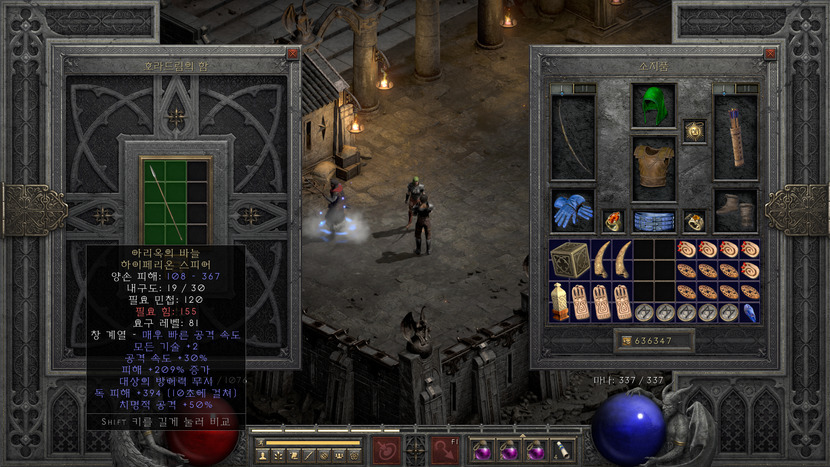Select the lantern-shaped item in the inventory
Screen dimensions: 830x467
(x=560, y=301)
